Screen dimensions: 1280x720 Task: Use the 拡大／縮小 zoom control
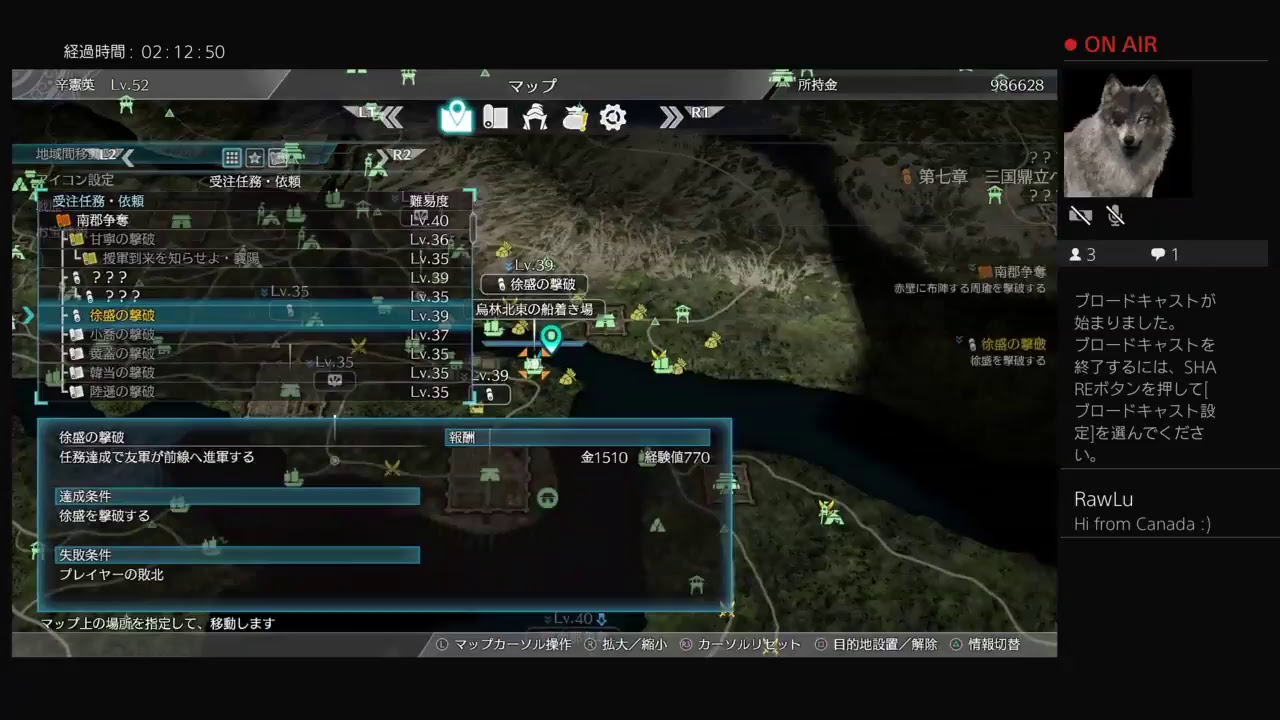pos(636,645)
